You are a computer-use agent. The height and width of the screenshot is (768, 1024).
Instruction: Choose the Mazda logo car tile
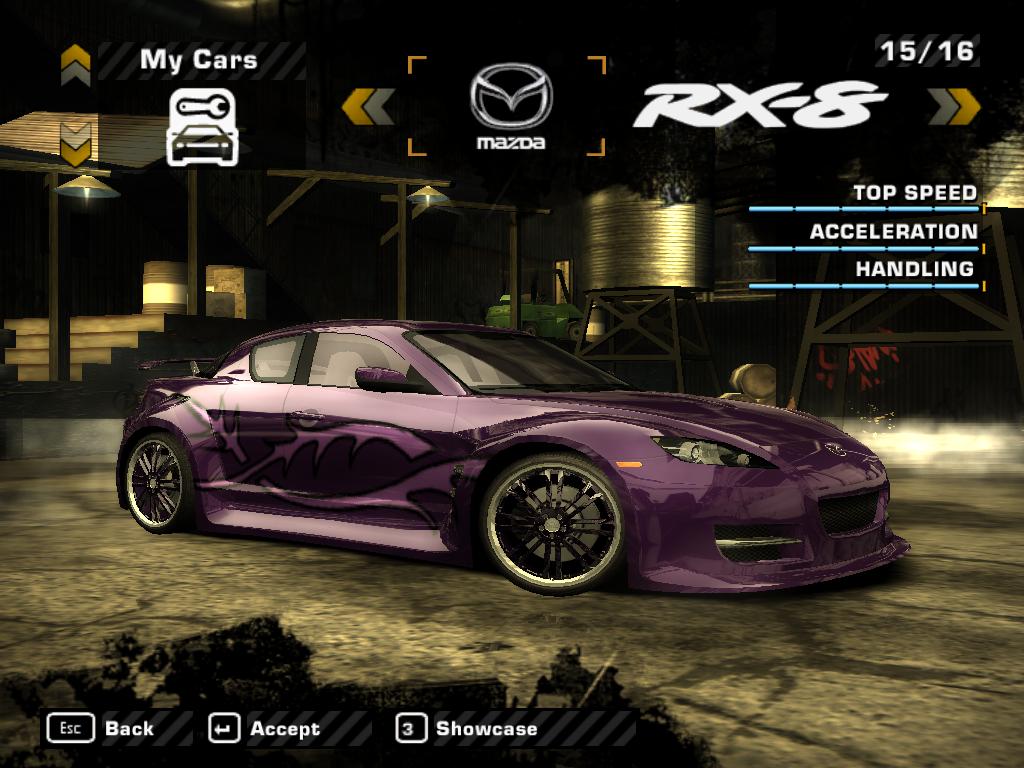click(x=509, y=107)
